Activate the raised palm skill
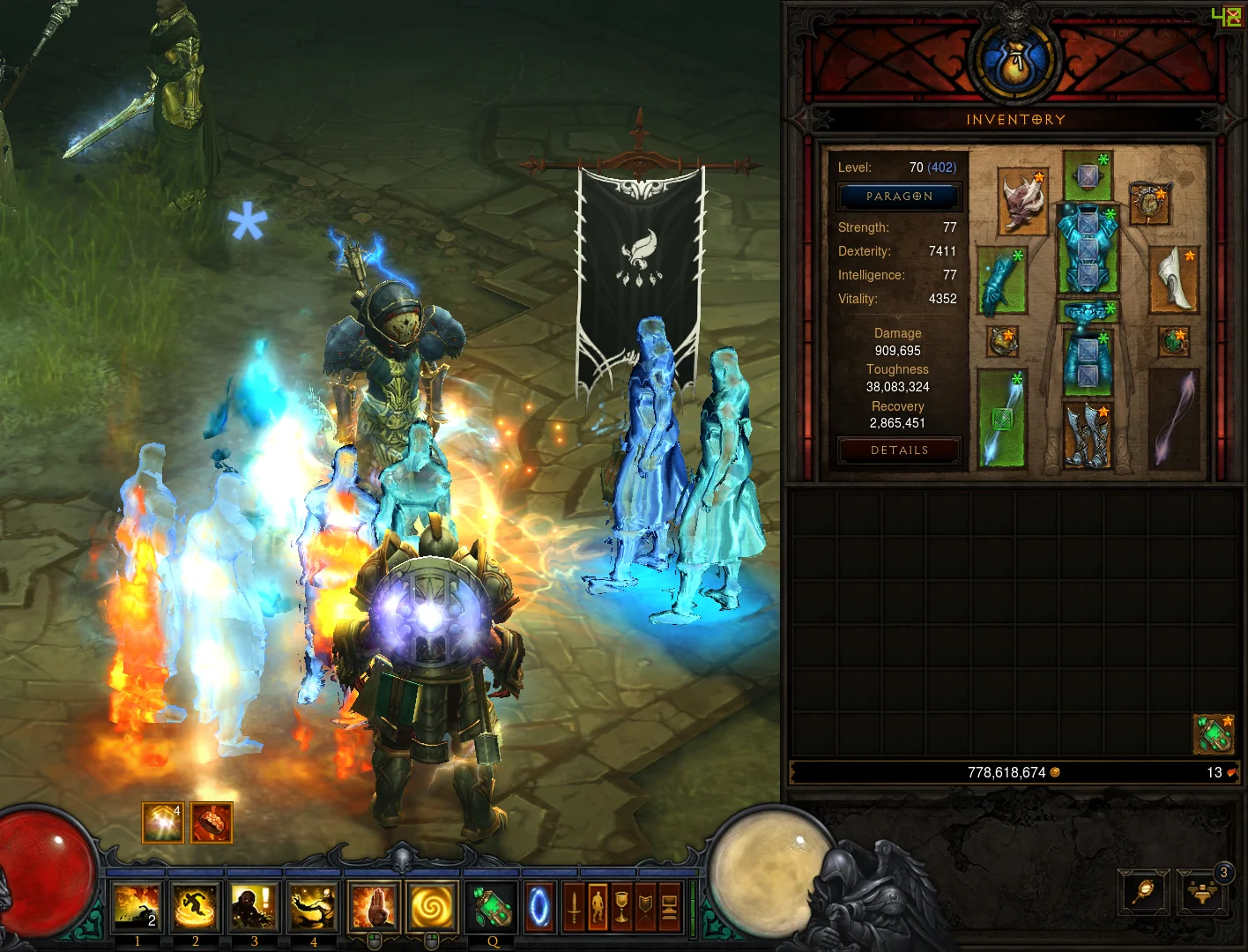This screenshot has width=1248, height=952. [x=374, y=907]
